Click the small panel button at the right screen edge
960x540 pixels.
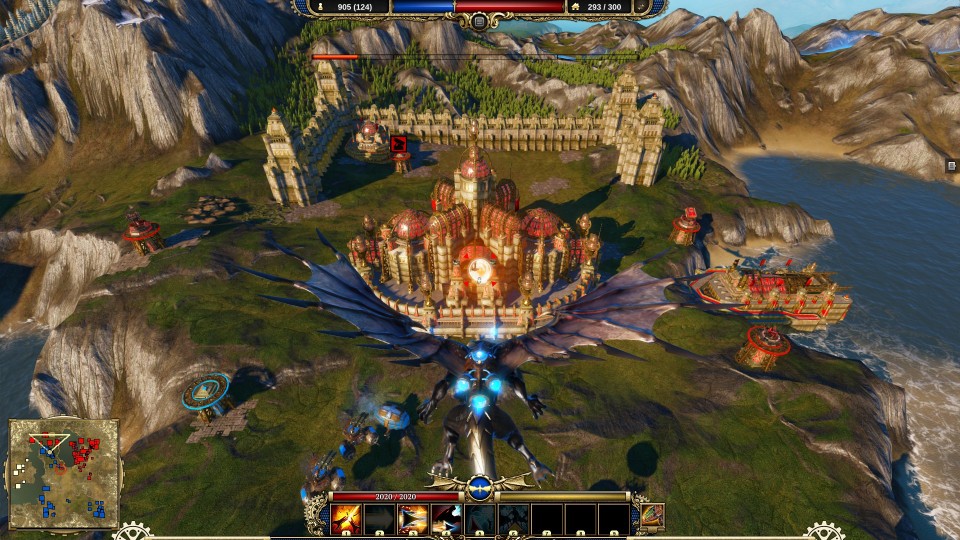pos(951,166)
